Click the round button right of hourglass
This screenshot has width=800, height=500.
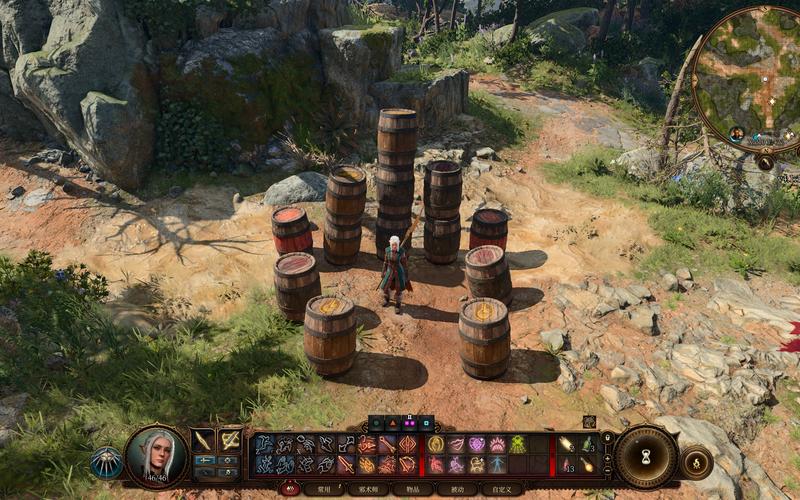pos(695,460)
